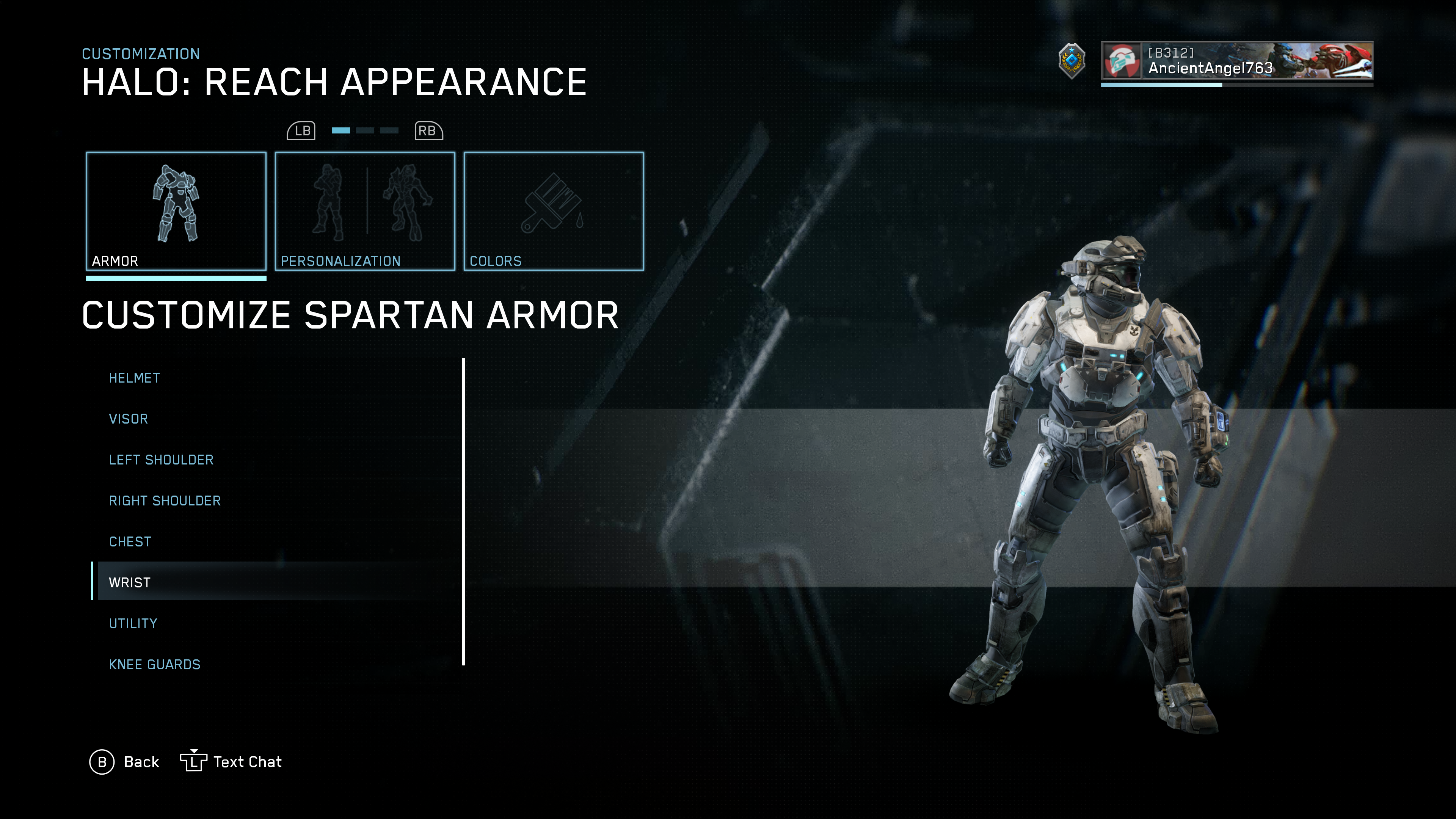
Task: Open the Colors tab
Action: tap(553, 211)
